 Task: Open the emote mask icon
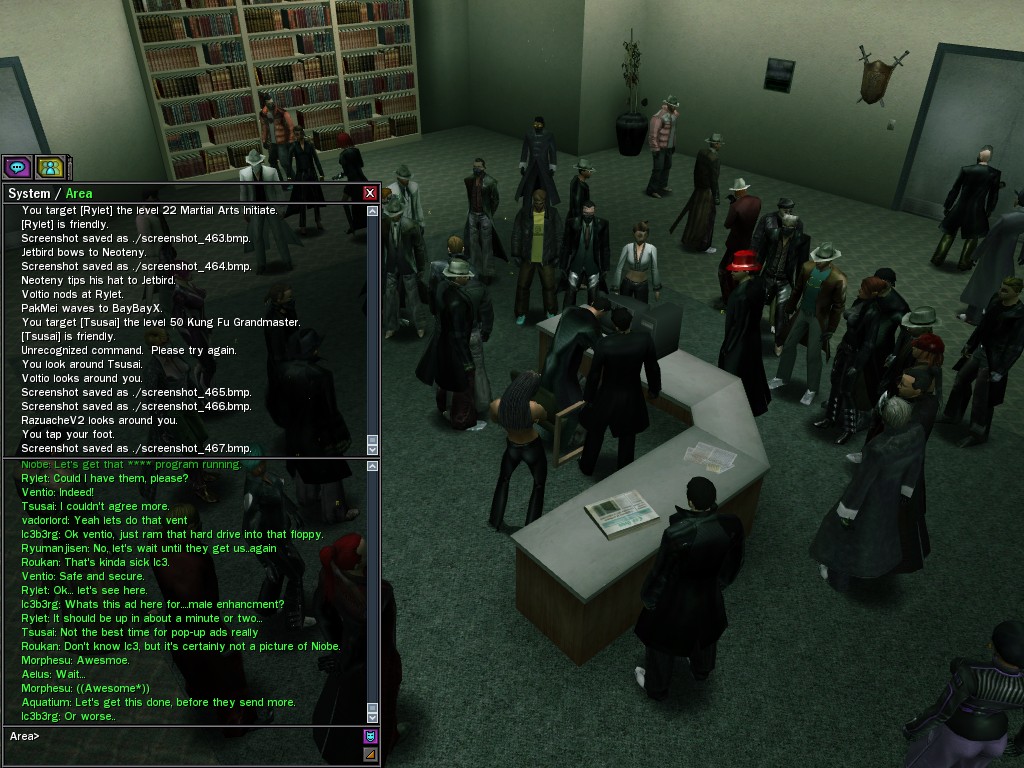[370, 737]
